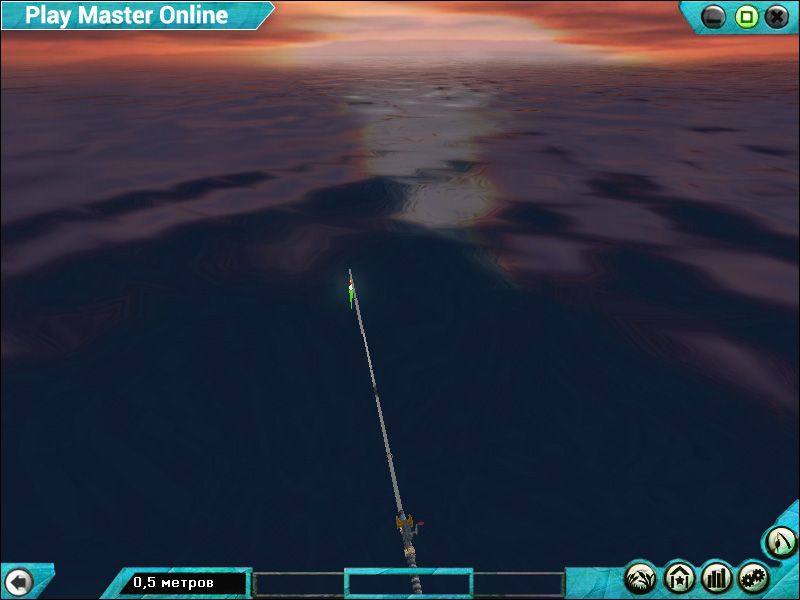Screen dimensions: 800x600
Task: Minimize the game window
Action: pyautogui.click(x=713, y=16)
